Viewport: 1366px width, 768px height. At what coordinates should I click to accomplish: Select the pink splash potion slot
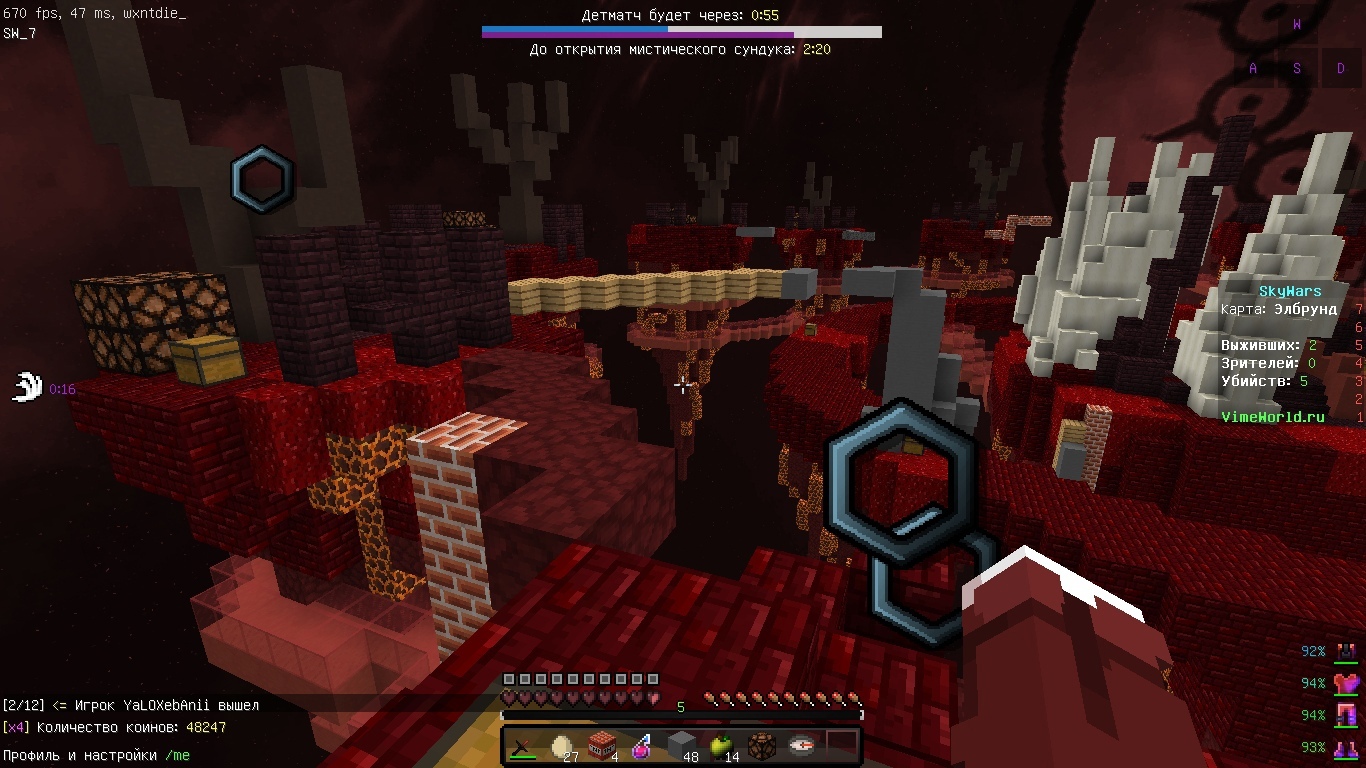tap(642, 746)
